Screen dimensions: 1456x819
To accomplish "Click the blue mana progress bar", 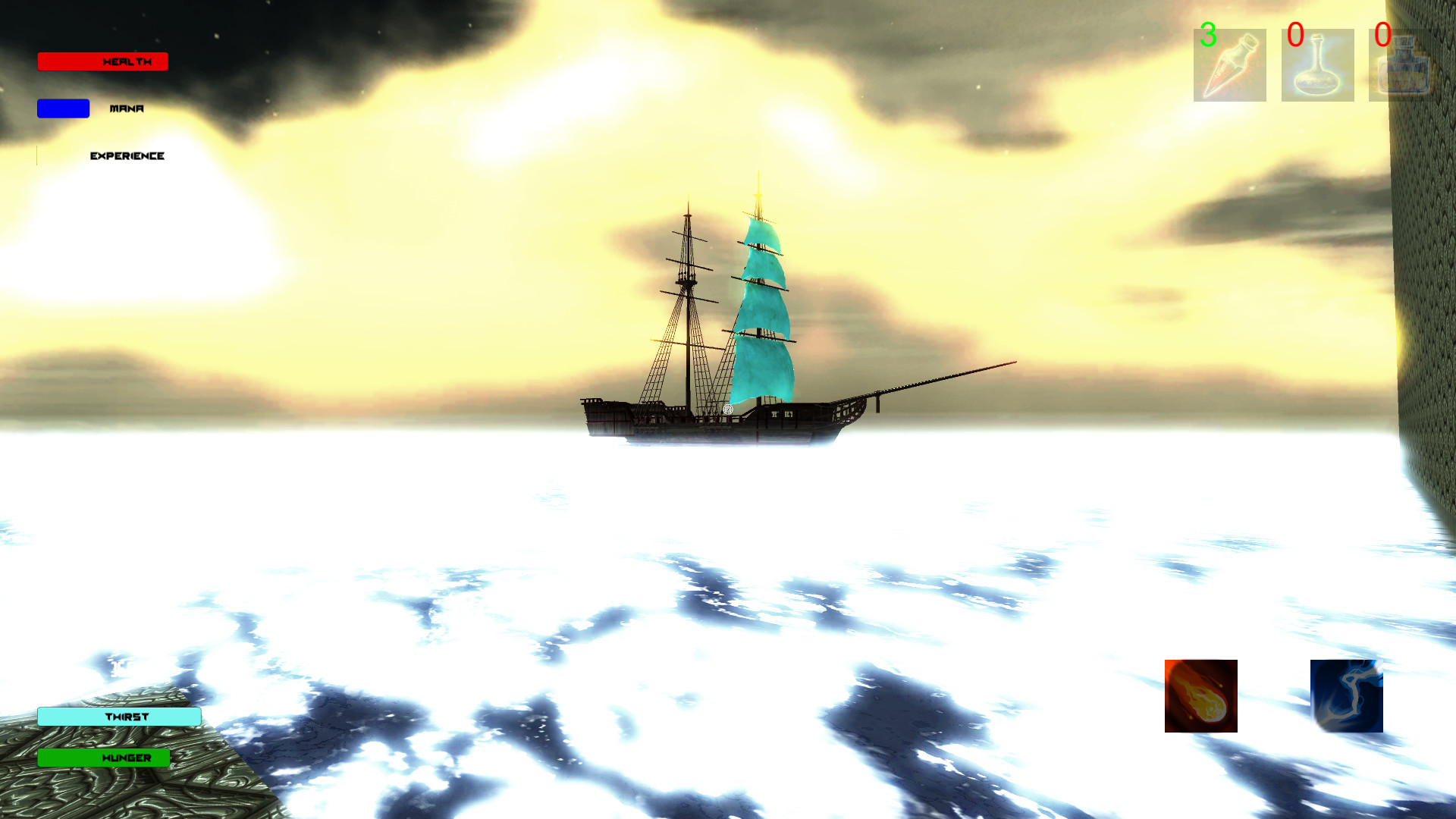I will pos(62,108).
